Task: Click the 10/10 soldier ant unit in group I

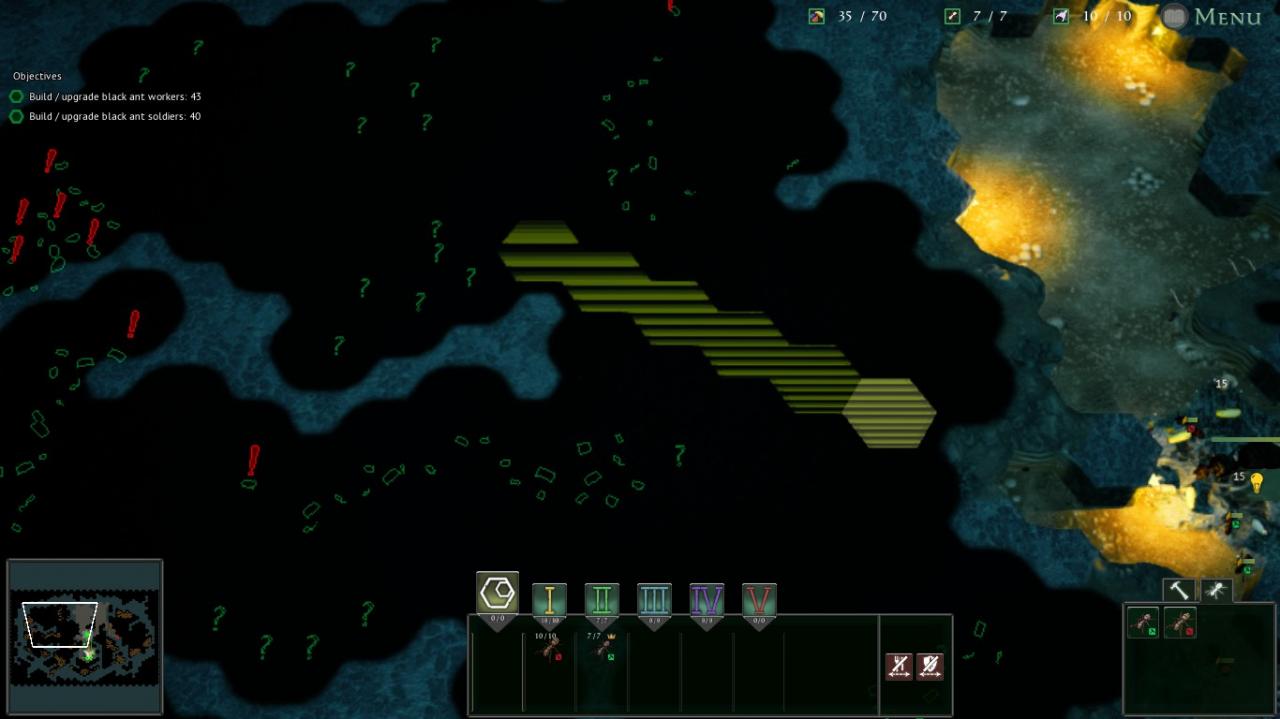Action: (549, 648)
